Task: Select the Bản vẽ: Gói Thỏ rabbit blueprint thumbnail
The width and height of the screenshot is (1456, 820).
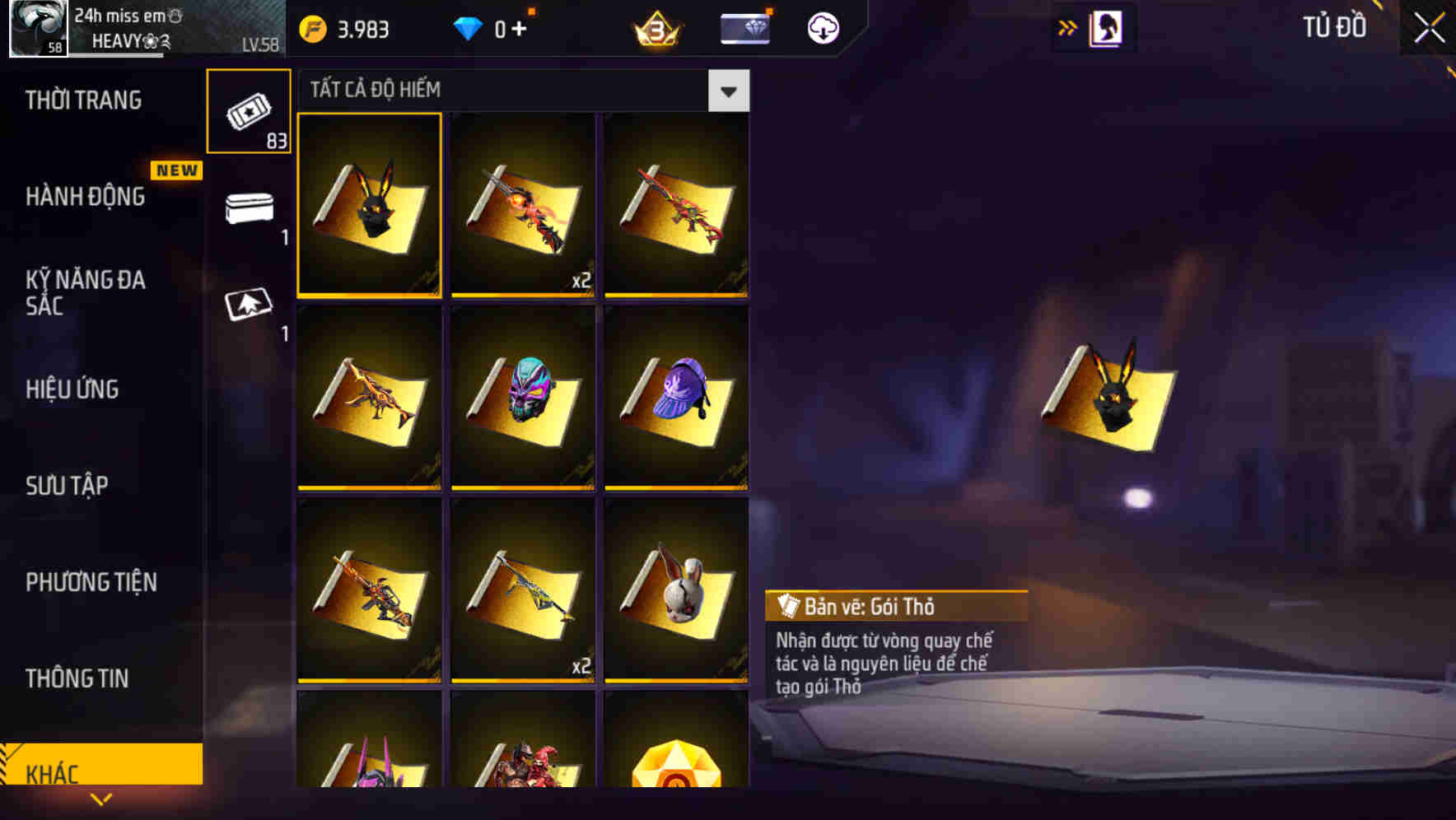Action: click(369, 205)
